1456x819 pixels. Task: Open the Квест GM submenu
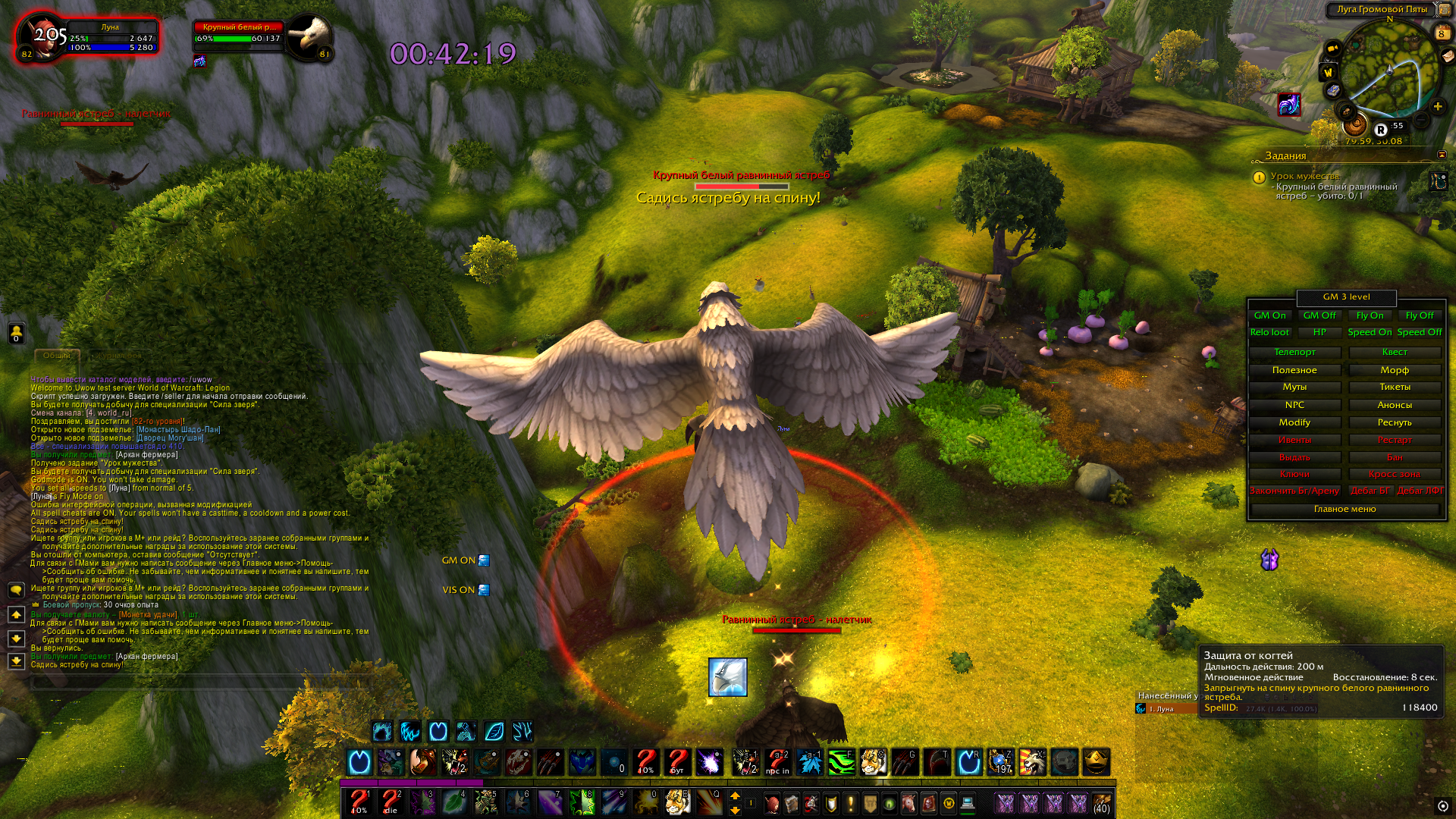click(1394, 352)
